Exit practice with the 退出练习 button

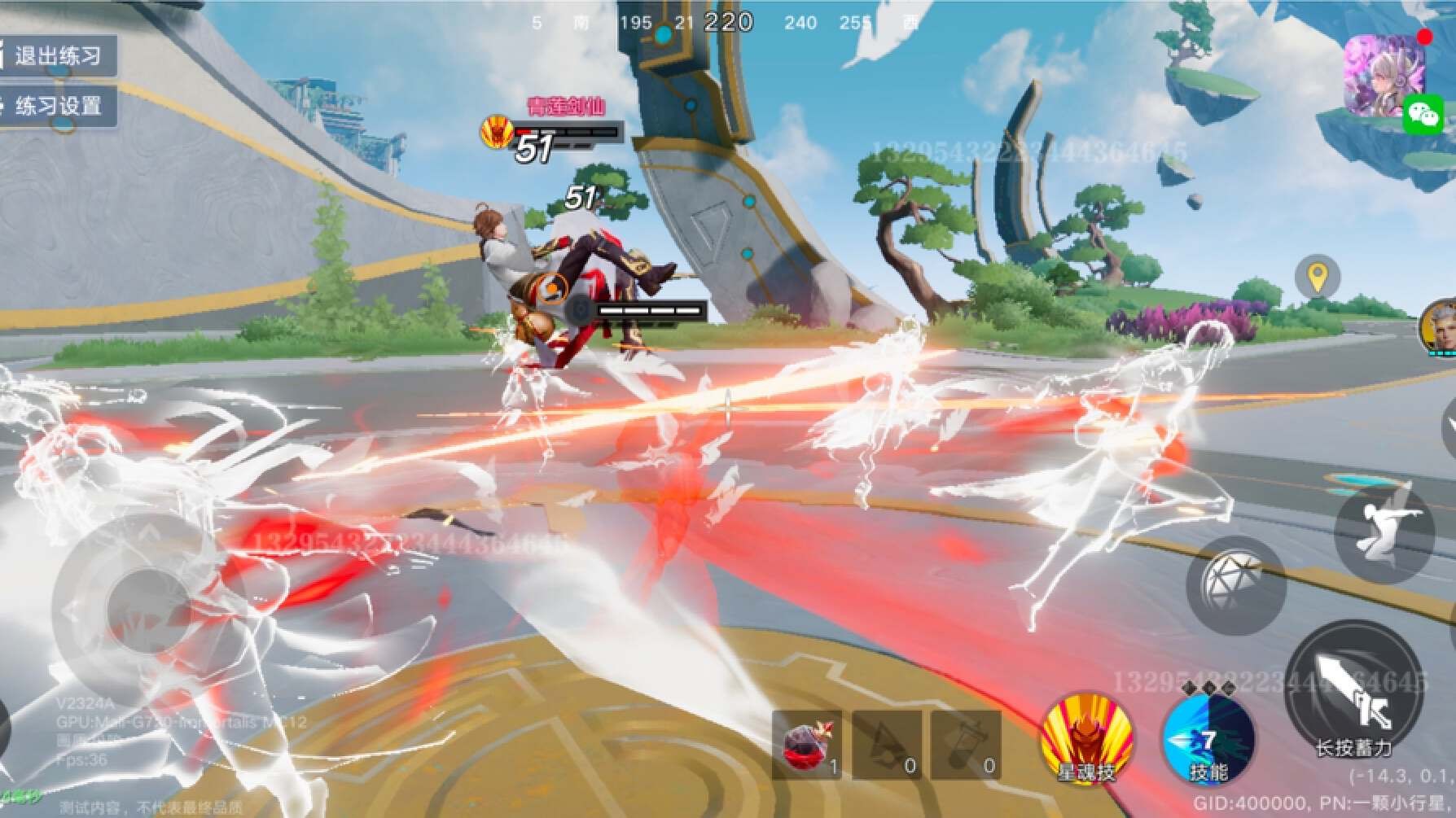[57, 56]
